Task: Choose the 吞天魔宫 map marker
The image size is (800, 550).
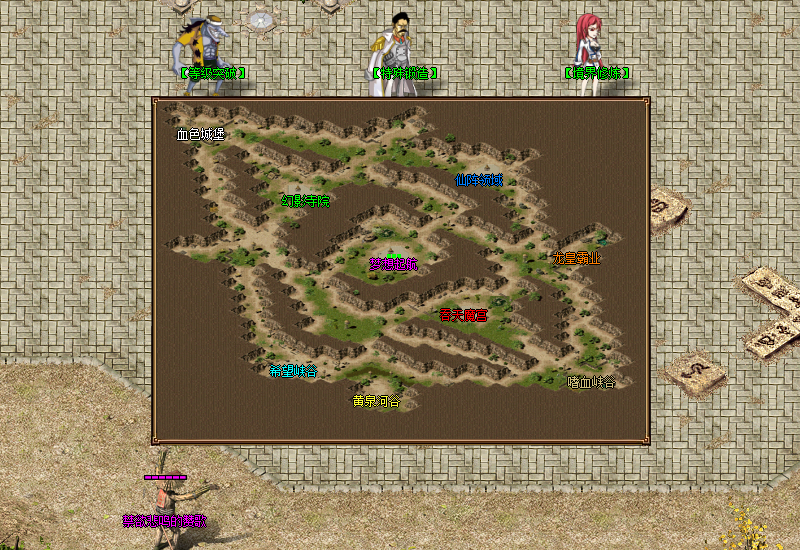Action: tap(464, 315)
